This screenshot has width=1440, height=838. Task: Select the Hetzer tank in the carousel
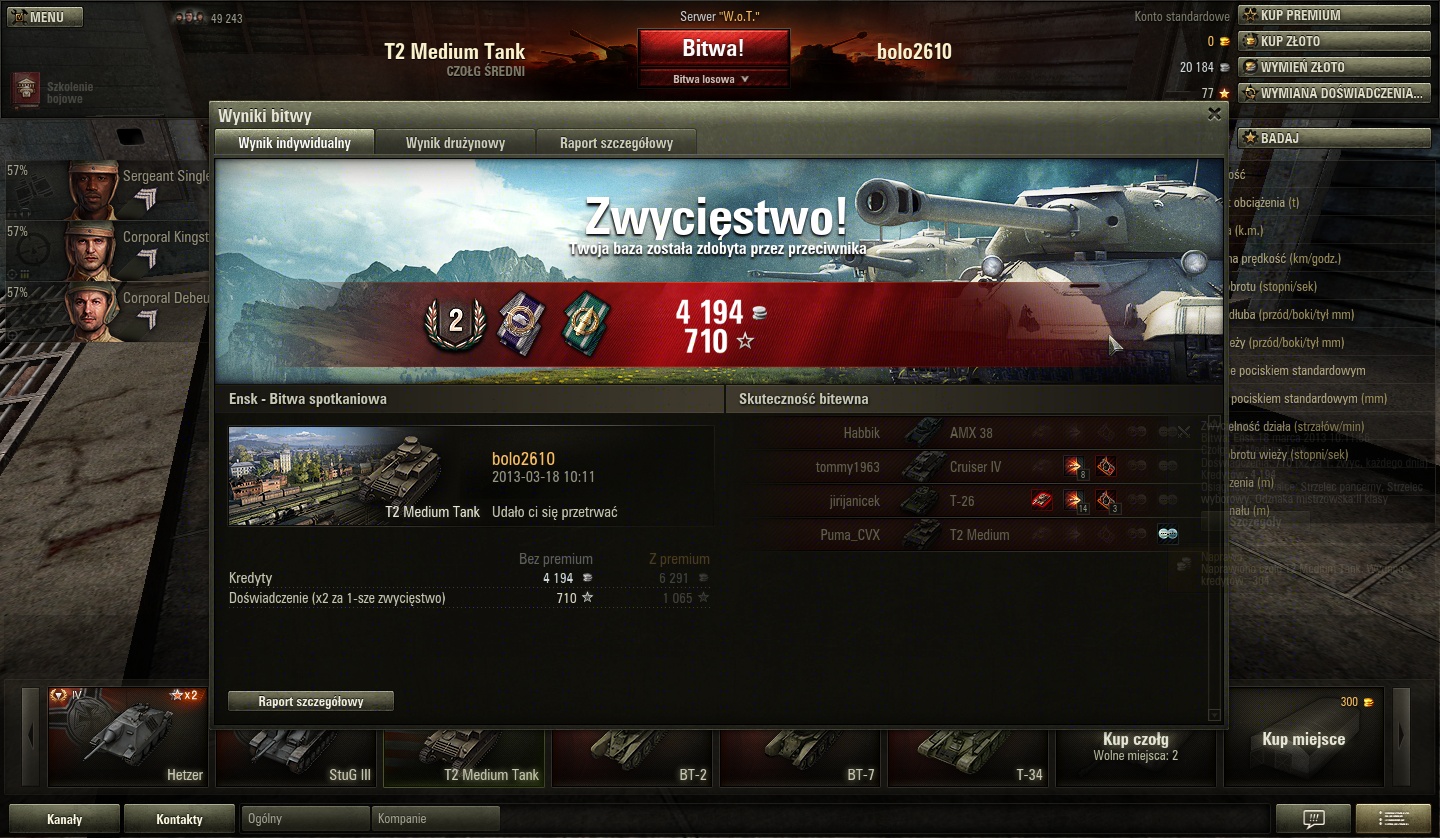click(128, 738)
